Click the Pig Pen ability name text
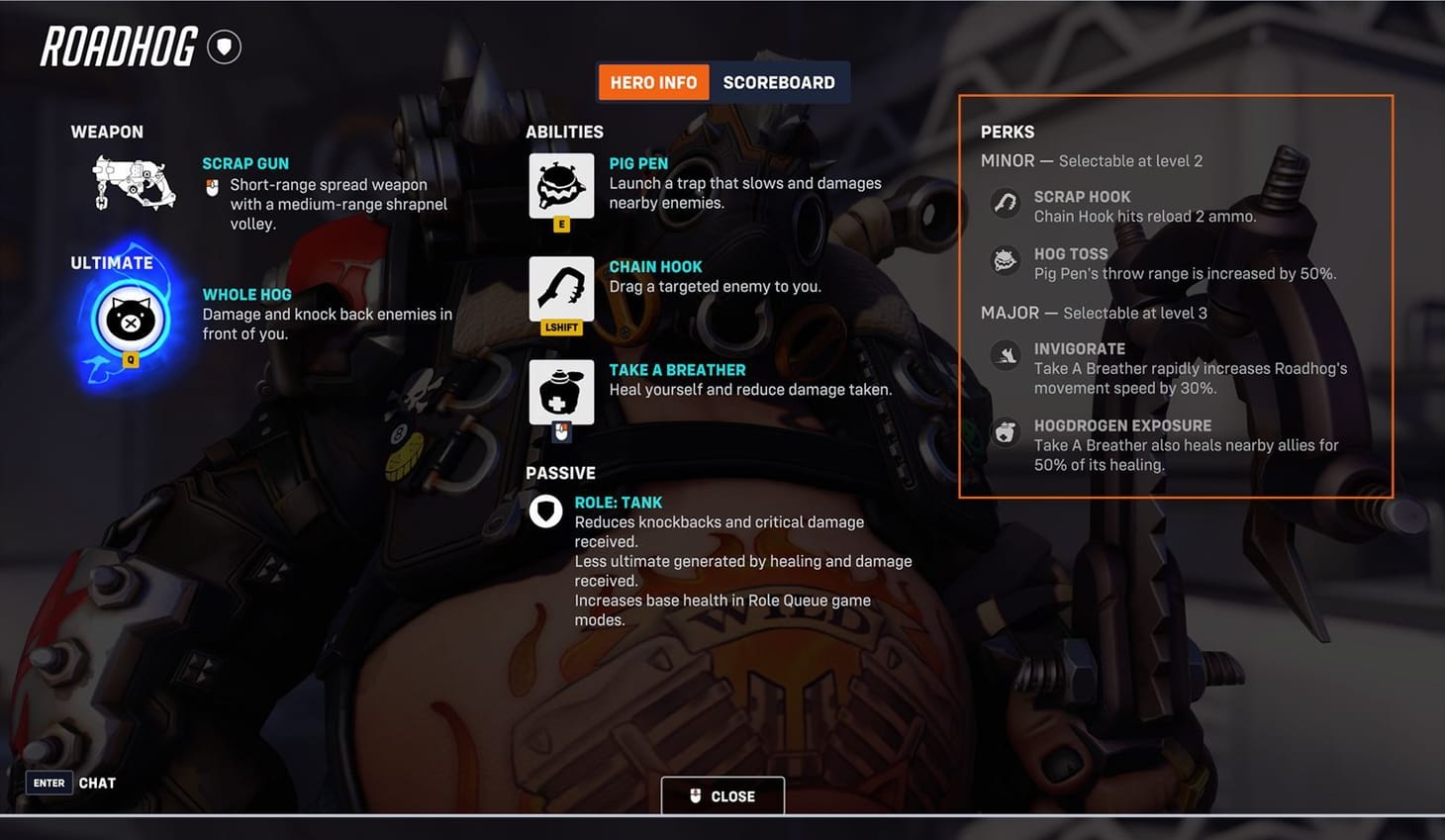 (640, 162)
